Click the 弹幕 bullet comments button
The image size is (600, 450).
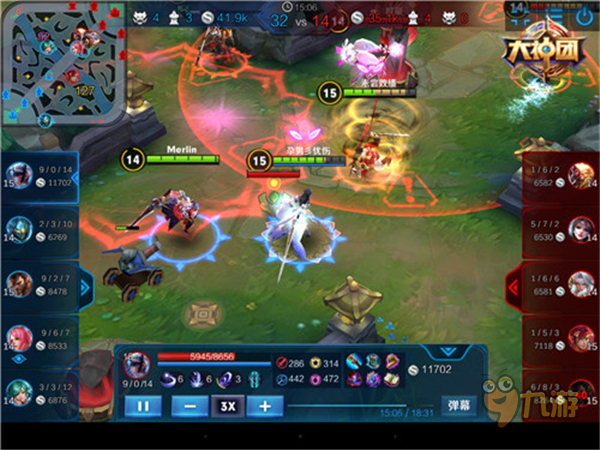tap(459, 406)
